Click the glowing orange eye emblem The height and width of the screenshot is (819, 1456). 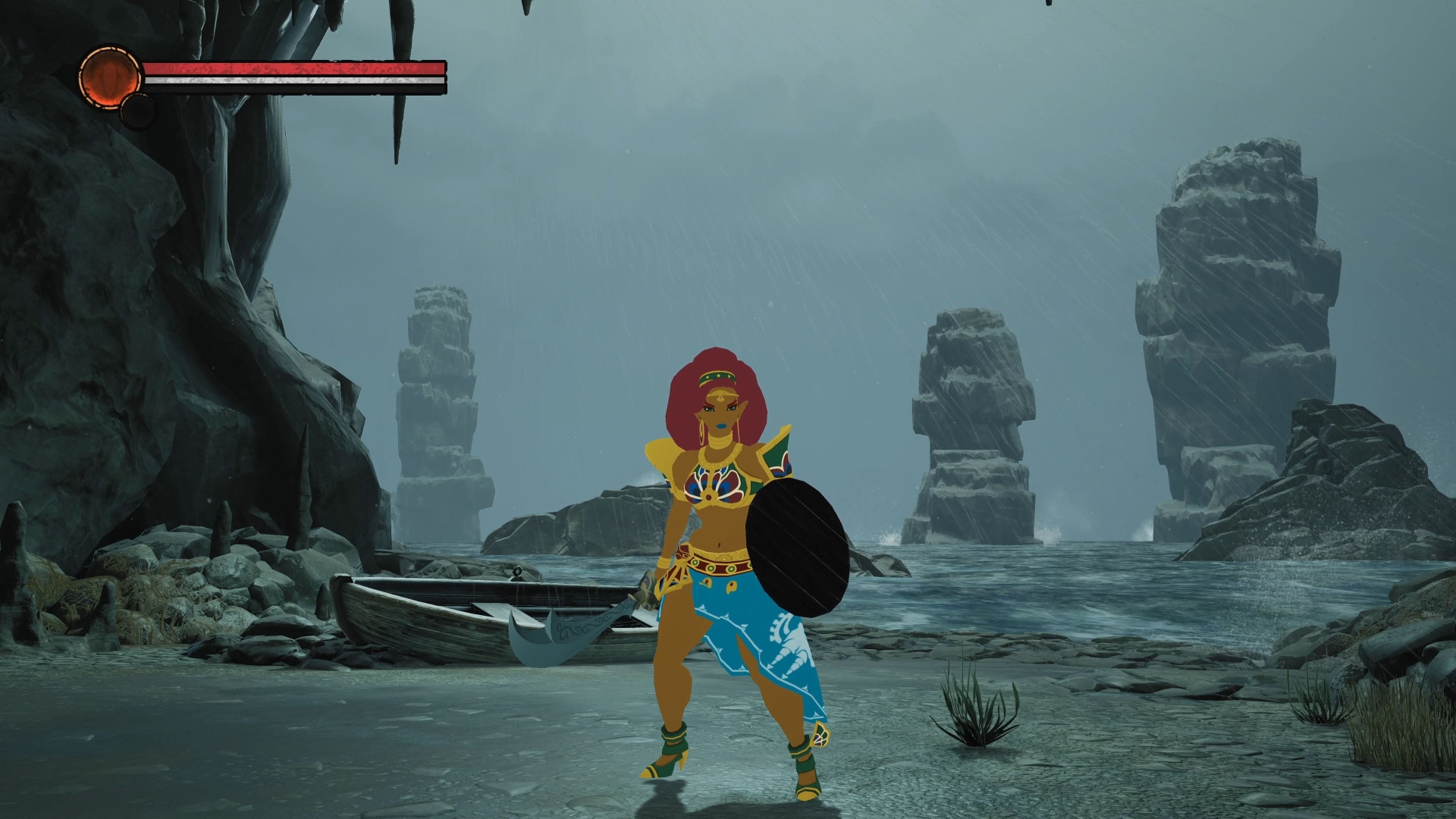click(x=110, y=76)
